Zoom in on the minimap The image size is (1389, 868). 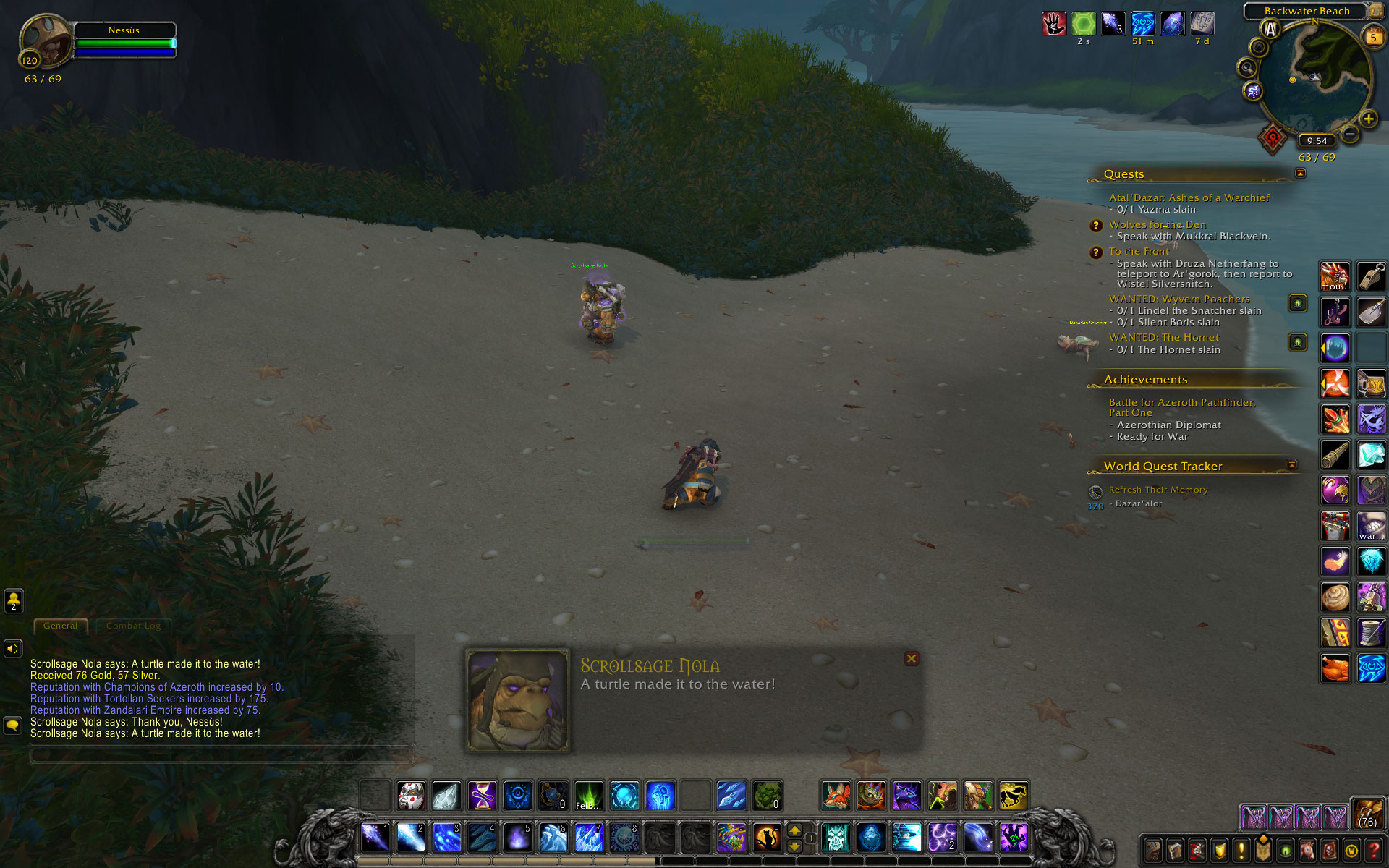pyautogui.click(x=1368, y=119)
